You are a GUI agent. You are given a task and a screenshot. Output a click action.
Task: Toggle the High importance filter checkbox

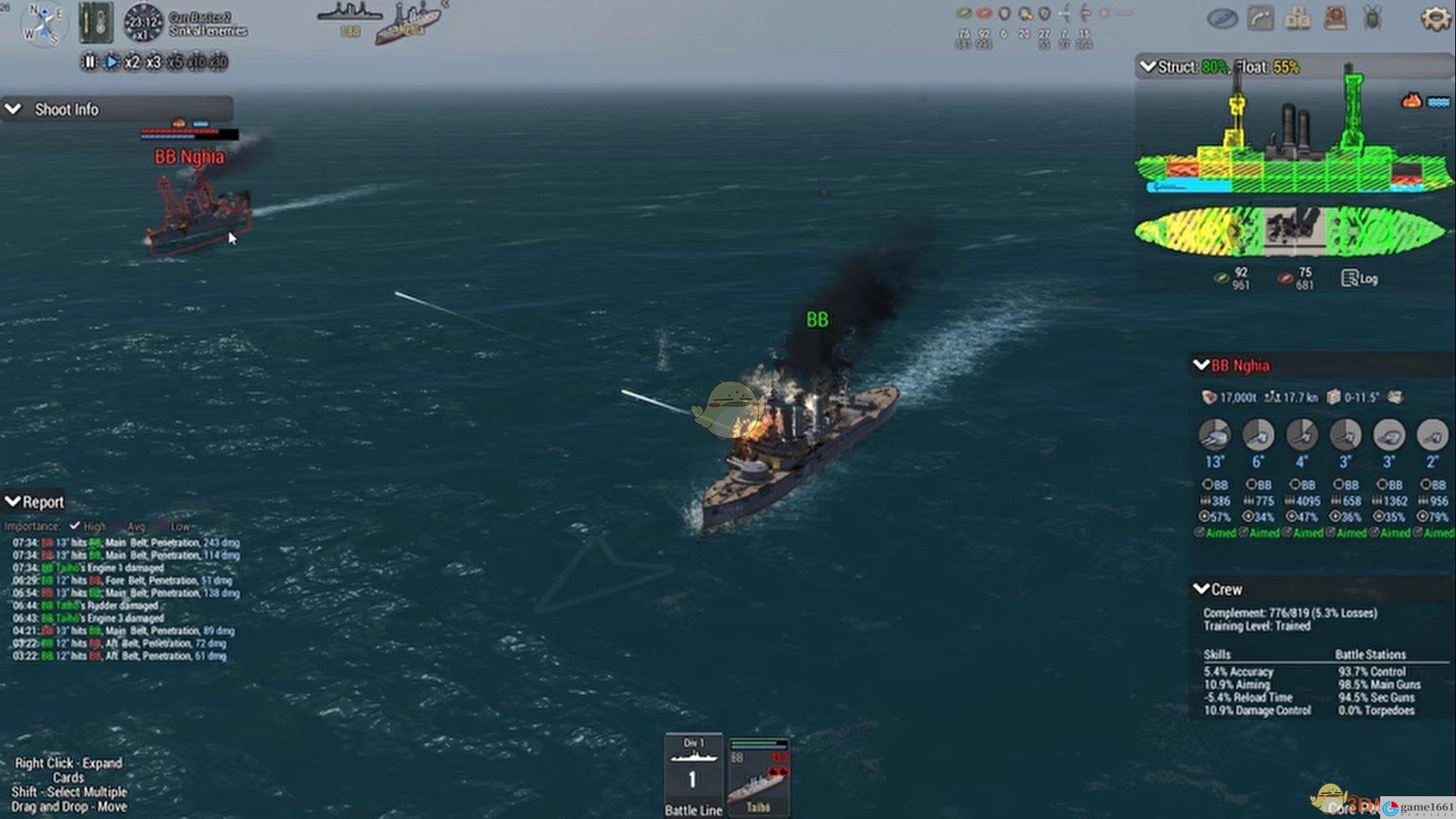coord(75,526)
